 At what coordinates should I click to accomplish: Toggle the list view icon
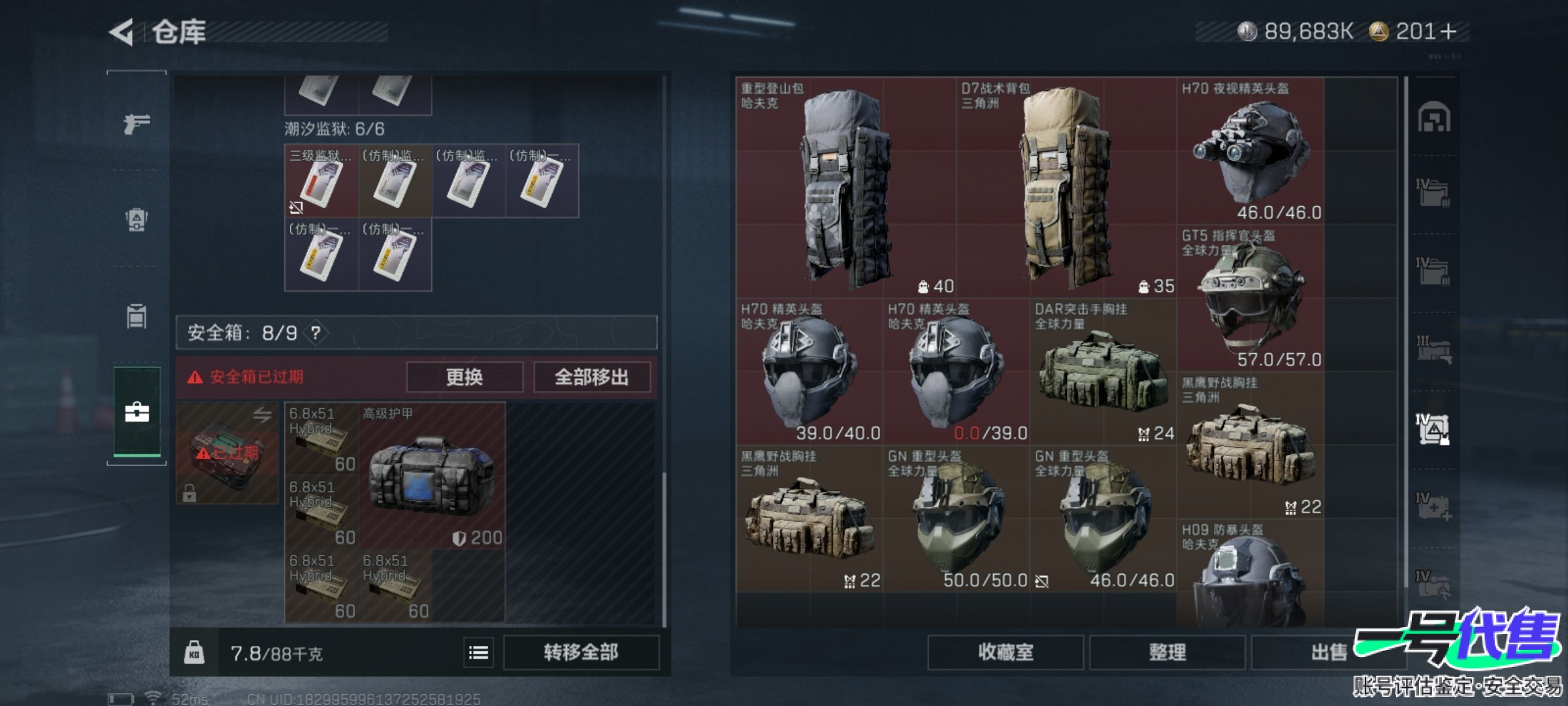(x=478, y=652)
